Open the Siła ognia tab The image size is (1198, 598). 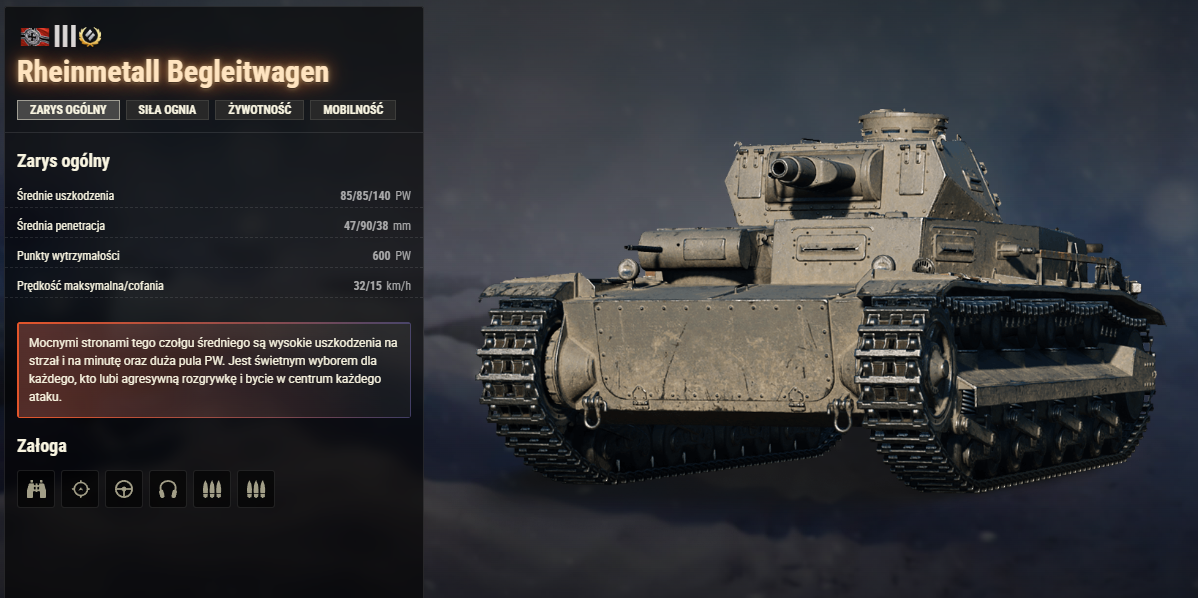coord(167,110)
